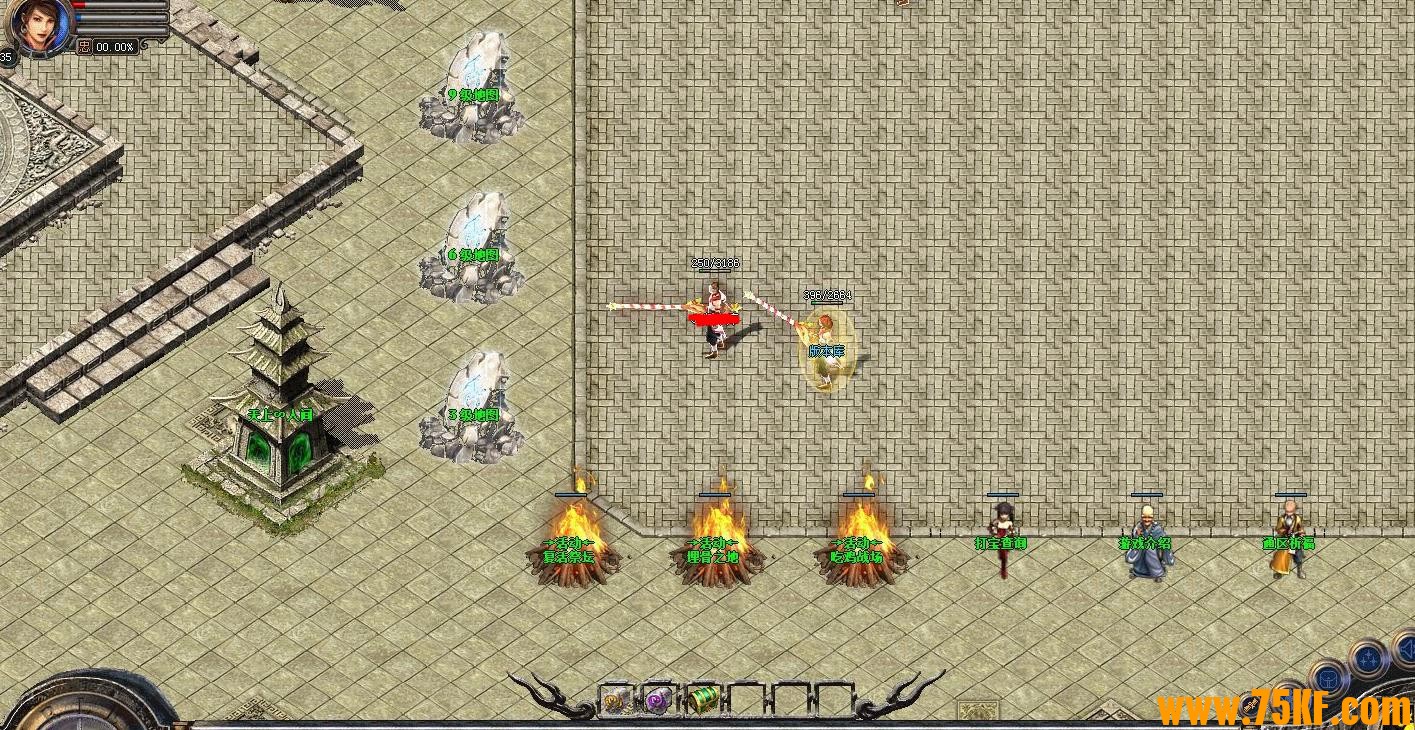
Task: Open the skills button with three stars
Action: point(1367,660)
